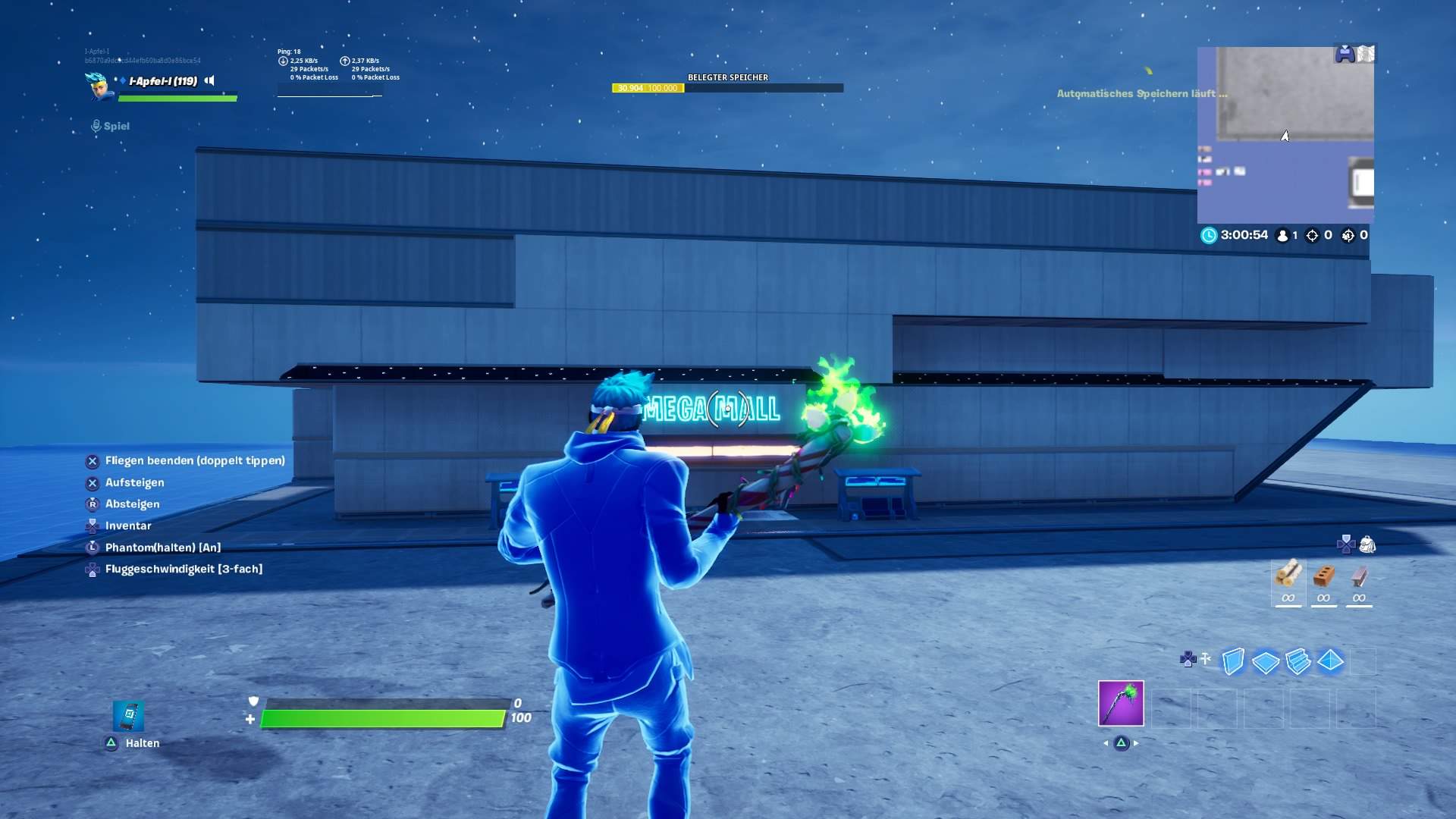Open the backpack inventory icon
This screenshot has height=819, width=1456.
click(x=1367, y=544)
